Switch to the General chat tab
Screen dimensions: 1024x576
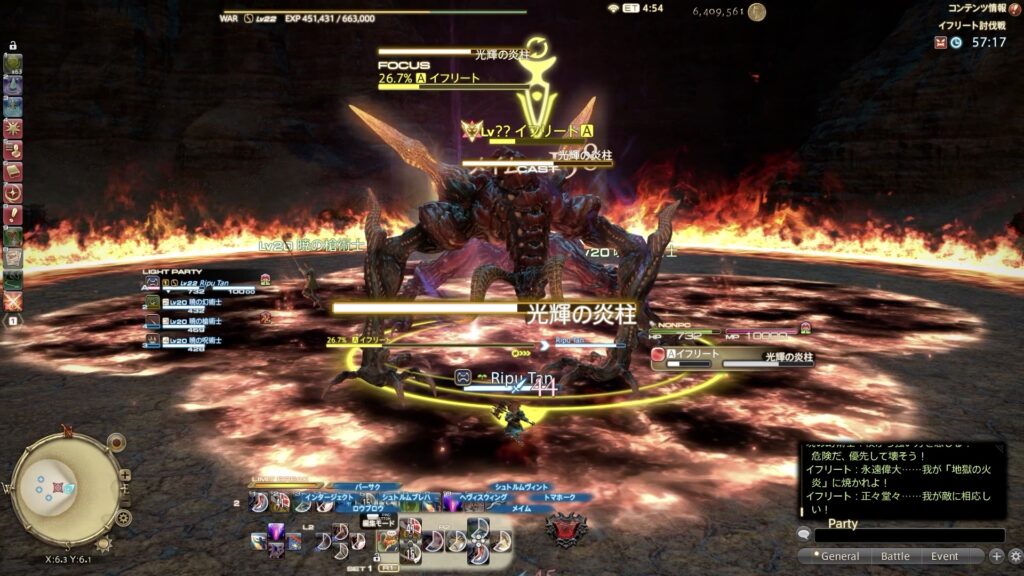point(839,556)
